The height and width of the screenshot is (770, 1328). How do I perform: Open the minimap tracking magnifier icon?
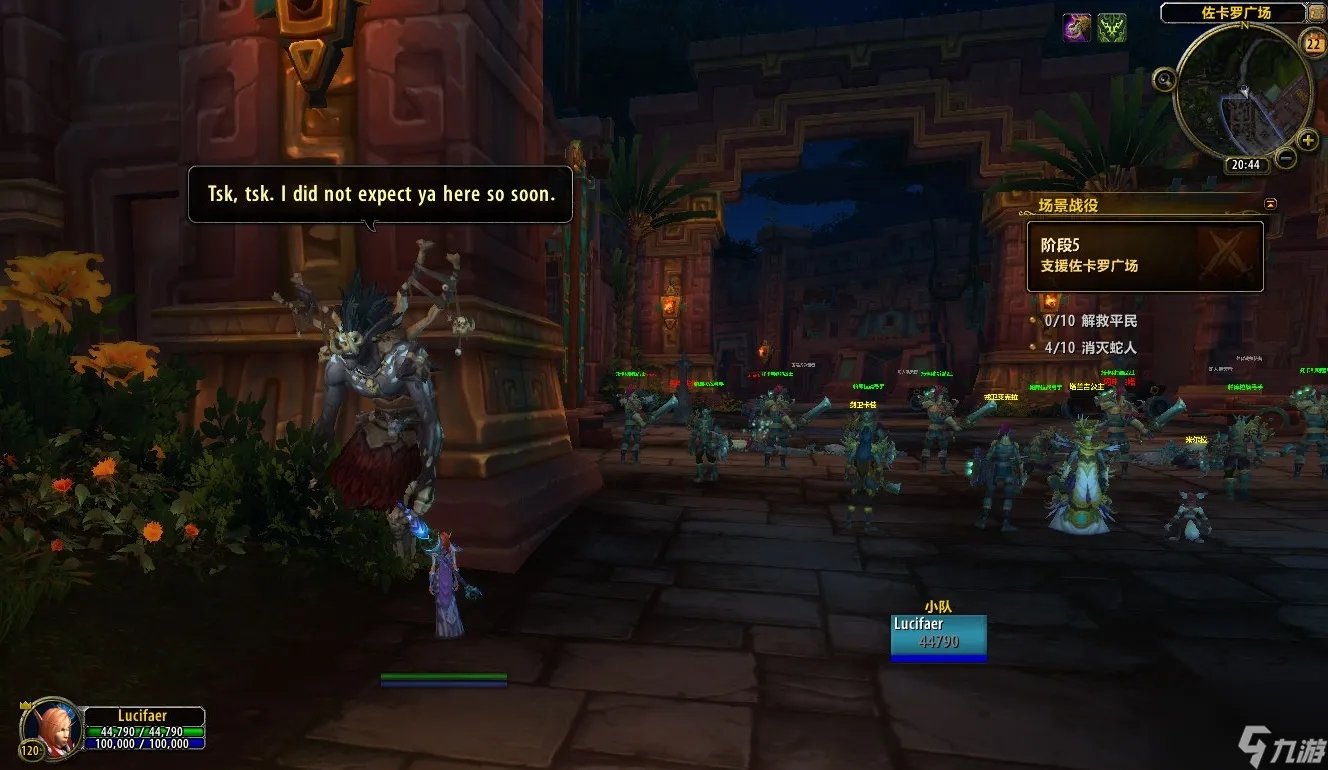tap(1164, 79)
